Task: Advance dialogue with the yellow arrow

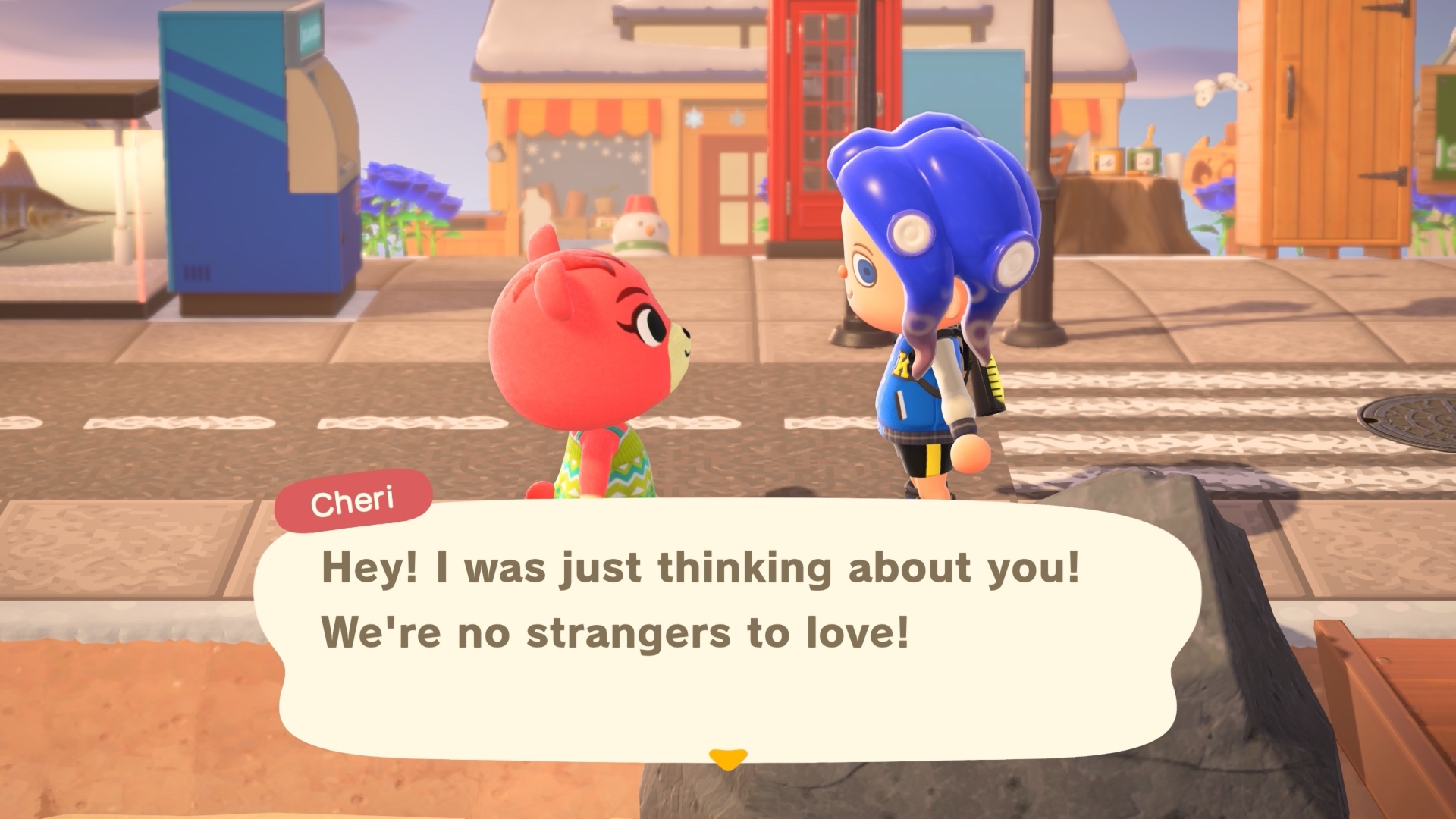Action: (727, 758)
